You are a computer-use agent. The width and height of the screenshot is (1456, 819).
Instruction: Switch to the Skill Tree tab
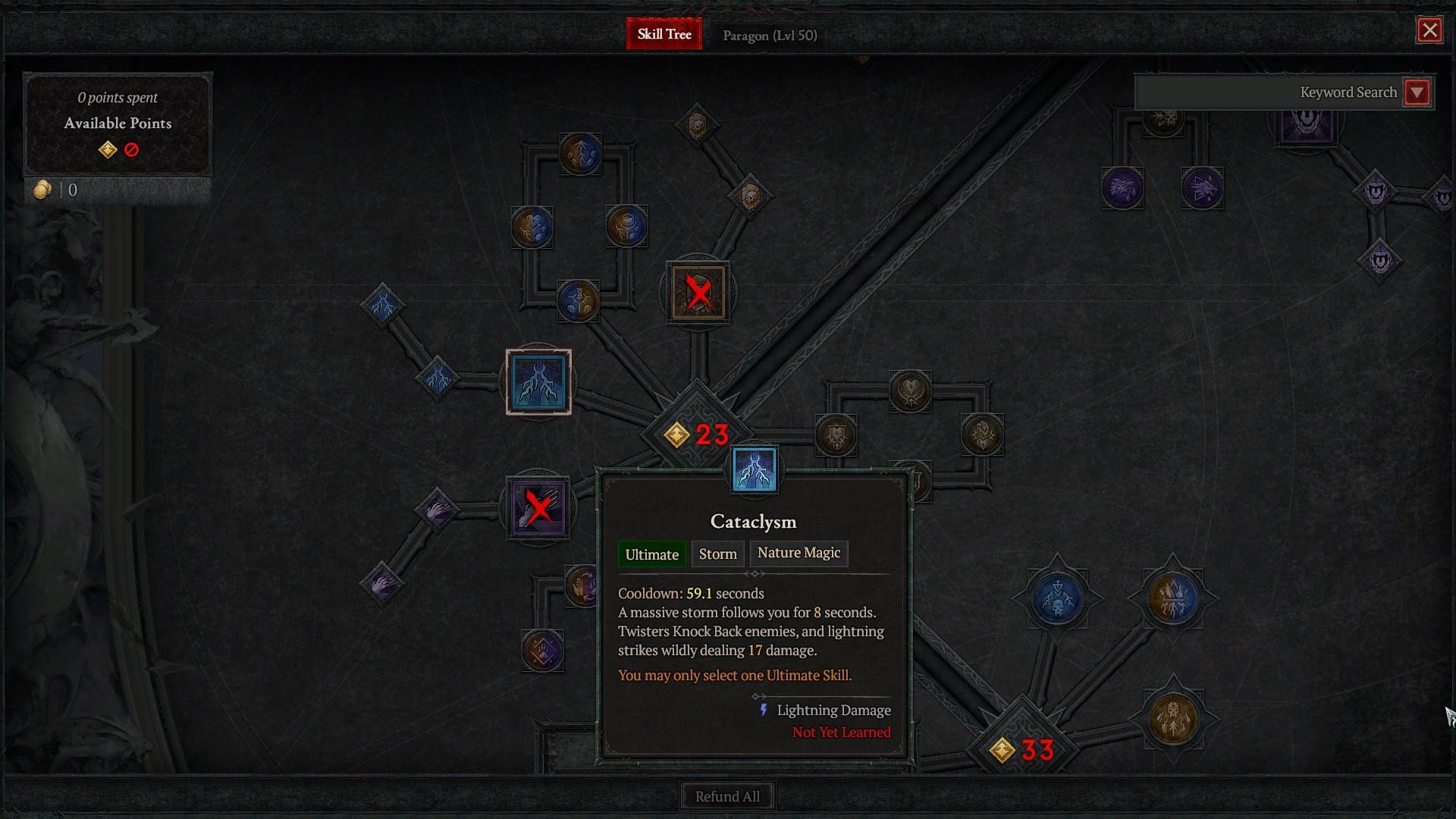pyautogui.click(x=664, y=34)
